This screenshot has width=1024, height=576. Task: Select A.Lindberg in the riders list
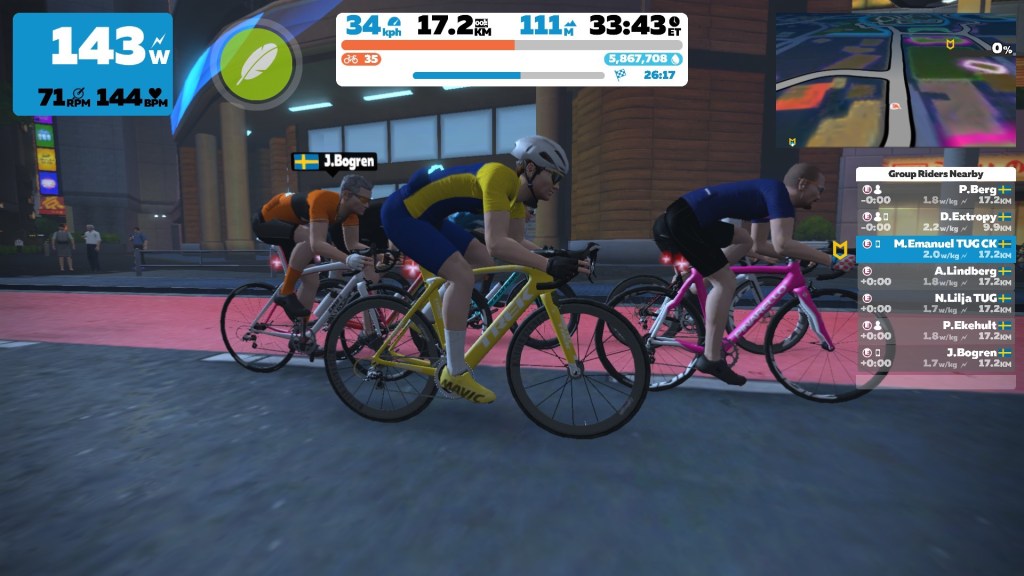[x=935, y=276]
